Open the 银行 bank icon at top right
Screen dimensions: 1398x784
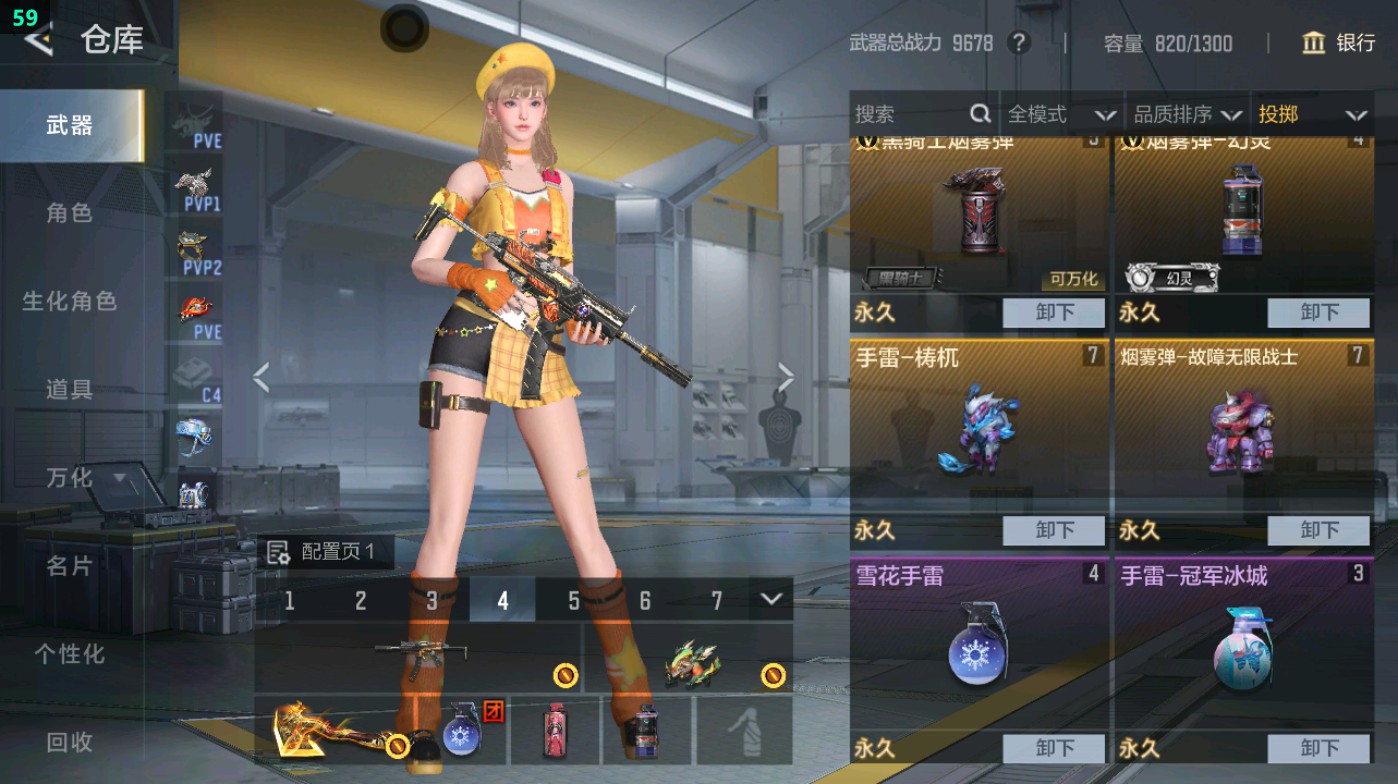coord(1313,44)
